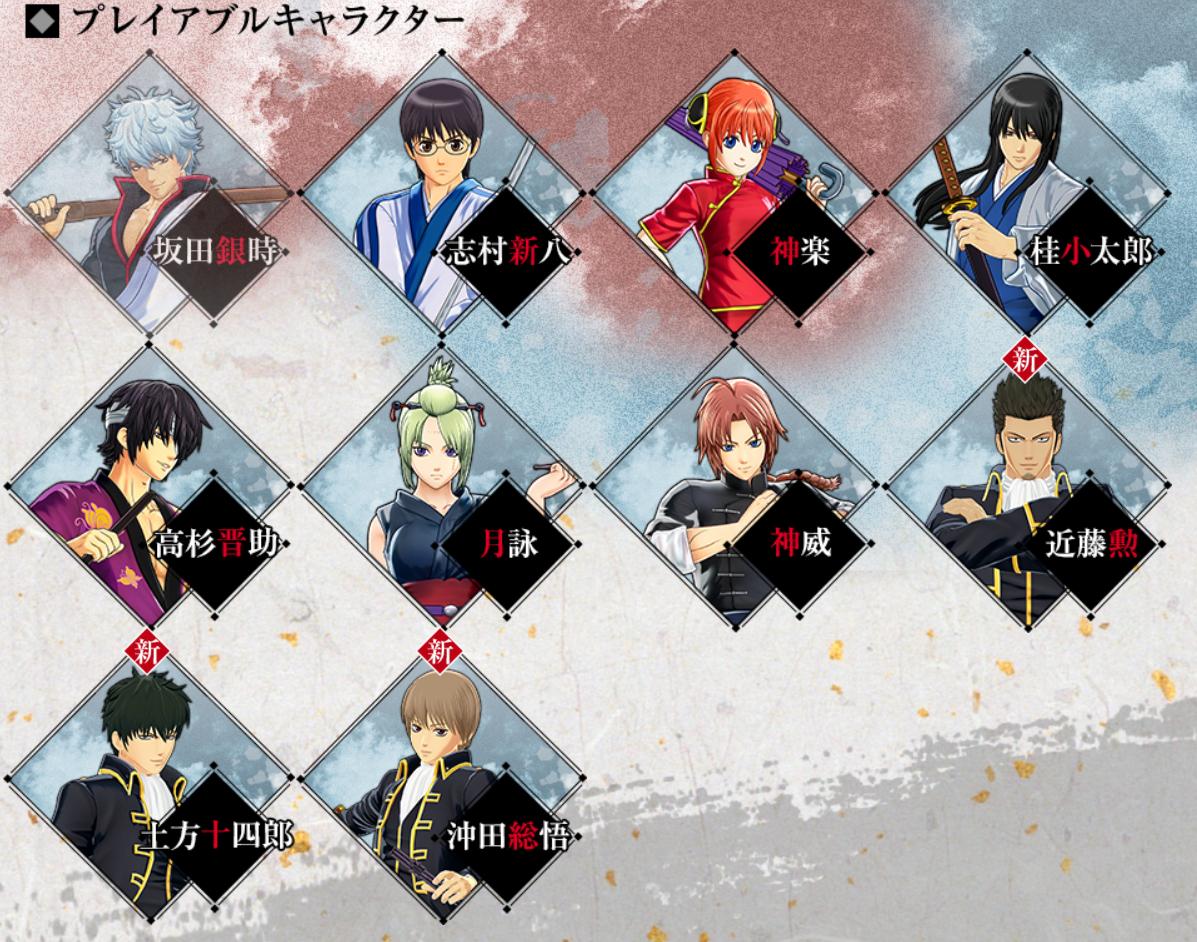This screenshot has width=1197, height=942.
Task: Pick the 神威 character tile
Action: (x=733, y=487)
